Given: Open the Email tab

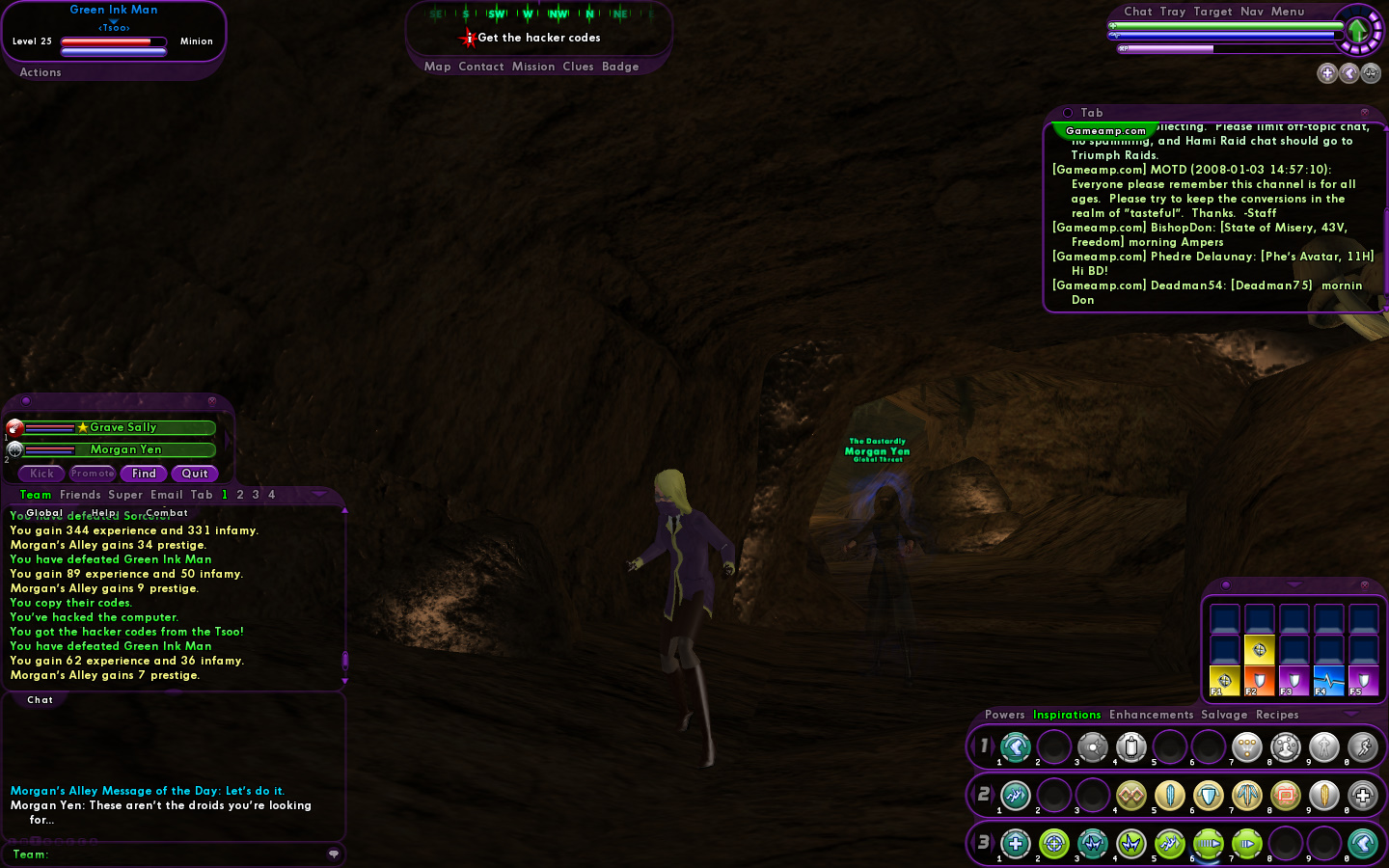Looking at the screenshot, I should pos(167,495).
